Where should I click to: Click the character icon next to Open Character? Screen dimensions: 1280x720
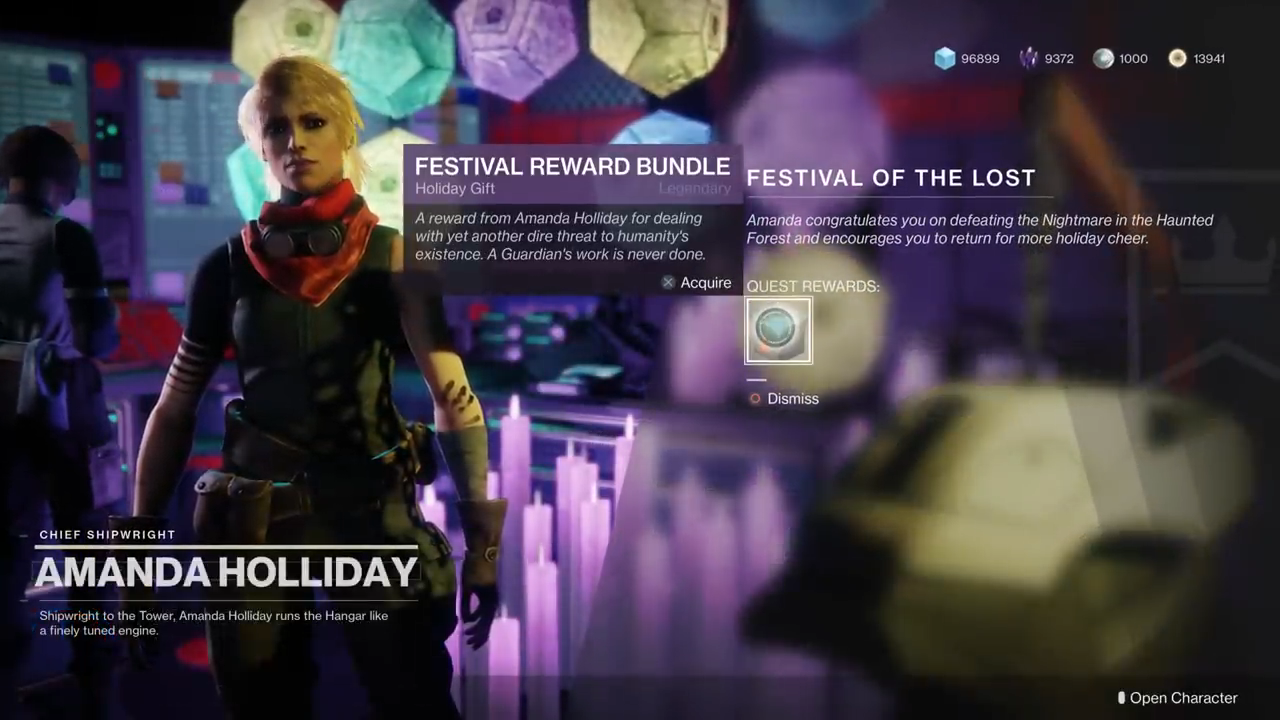click(x=1121, y=698)
